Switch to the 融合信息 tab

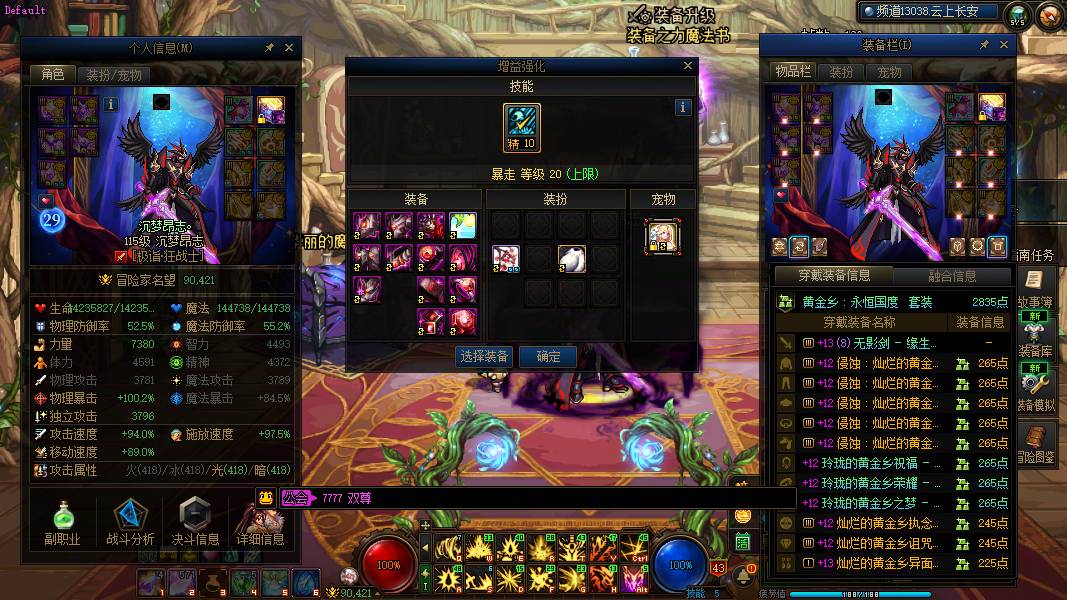tap(951, 276)
